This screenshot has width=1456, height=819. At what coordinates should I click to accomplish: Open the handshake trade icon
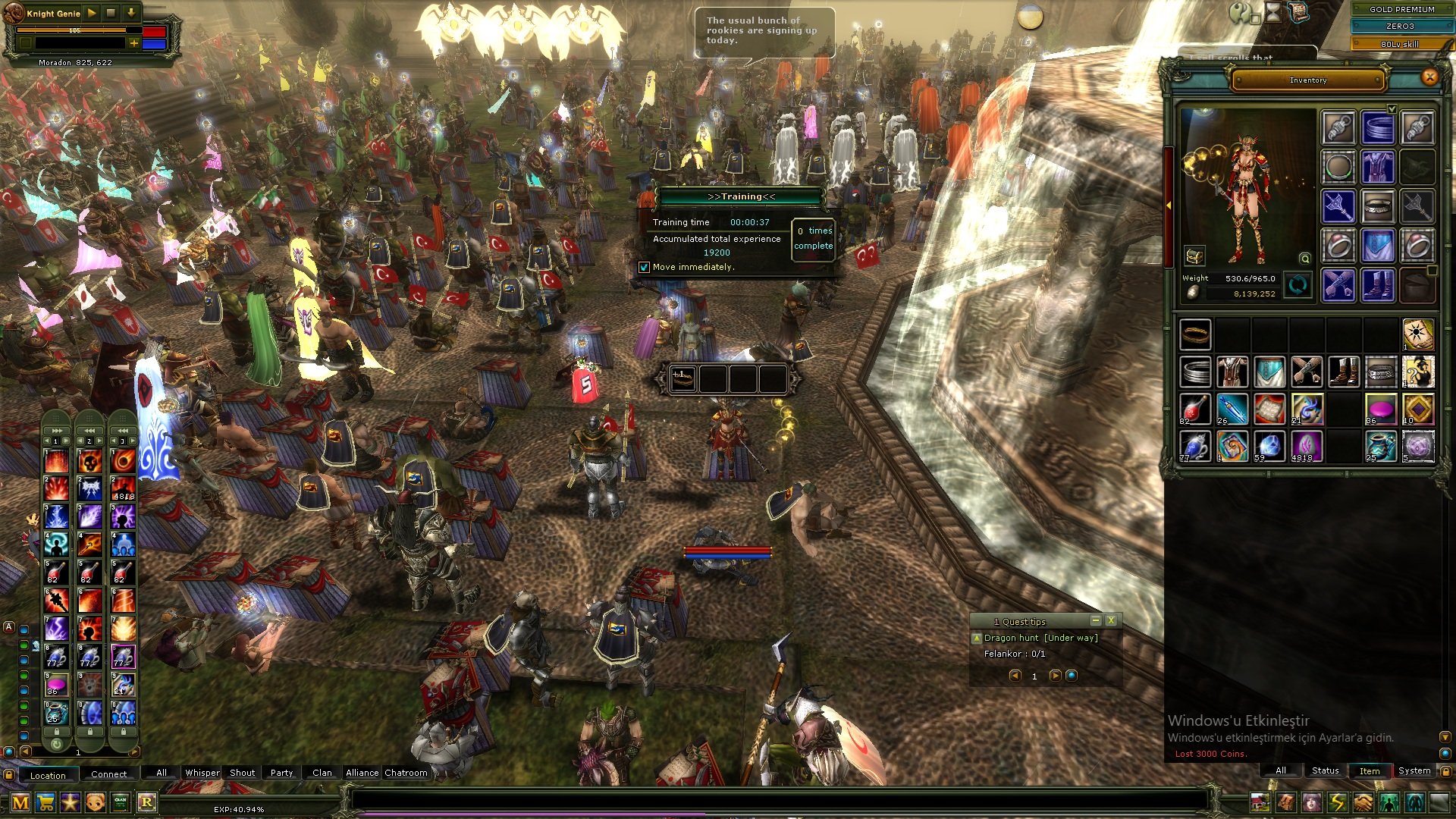tap(1363, 802)
